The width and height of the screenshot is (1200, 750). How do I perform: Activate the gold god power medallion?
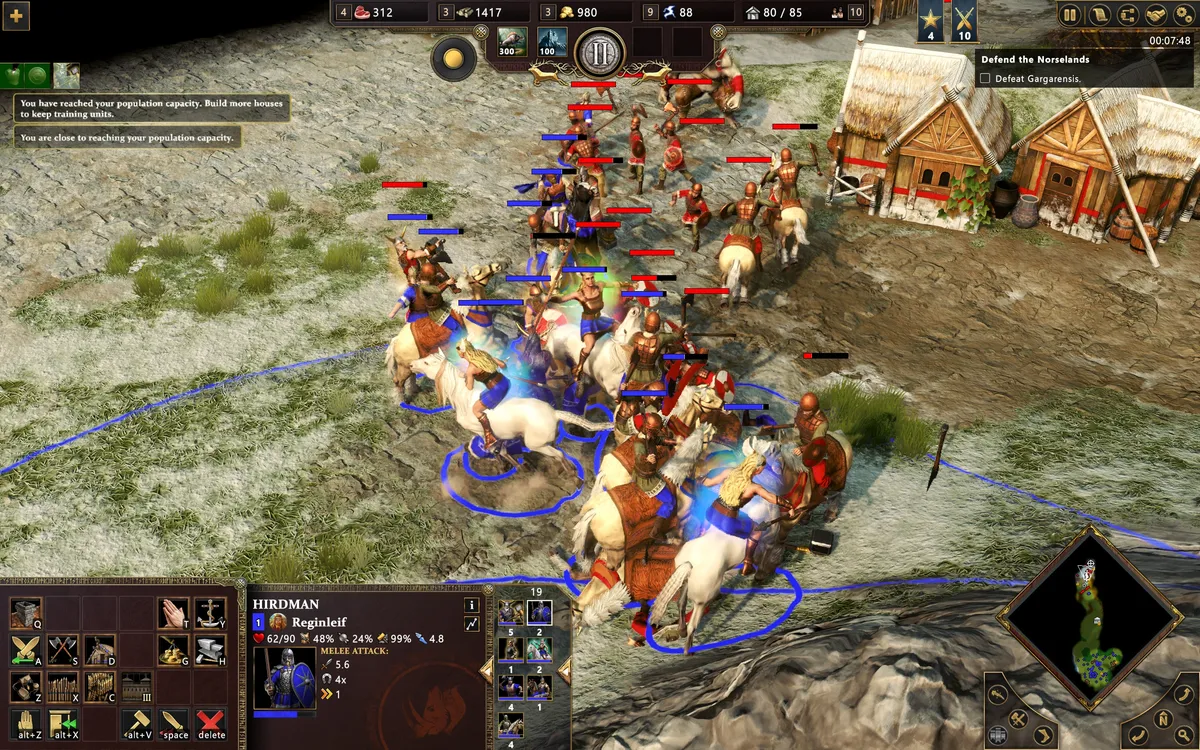pos(453,59)
